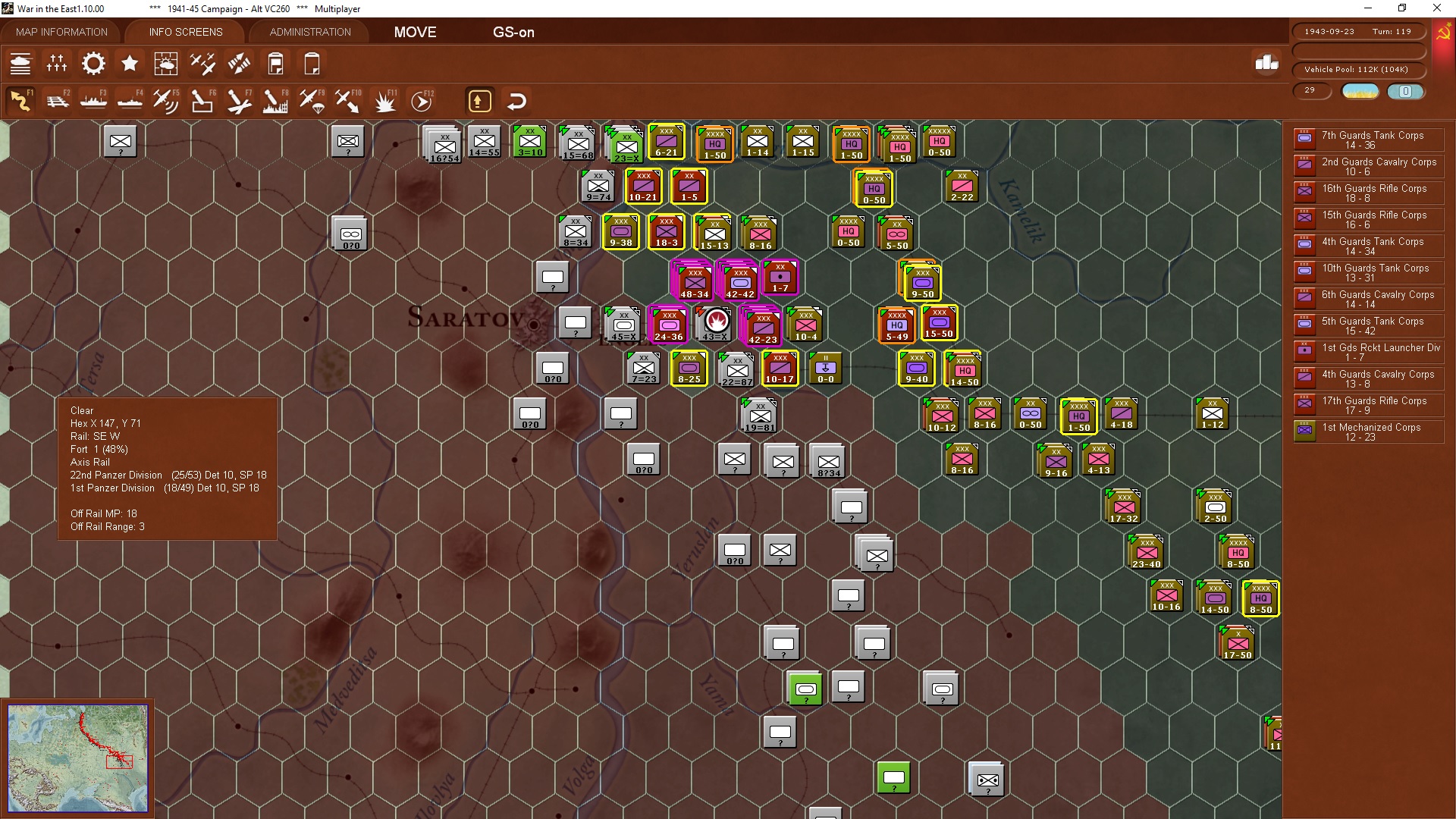Select air reconnaissance mission mode (F5)
The height and width of the screenshot is (819, 1456).
(166, 99)
